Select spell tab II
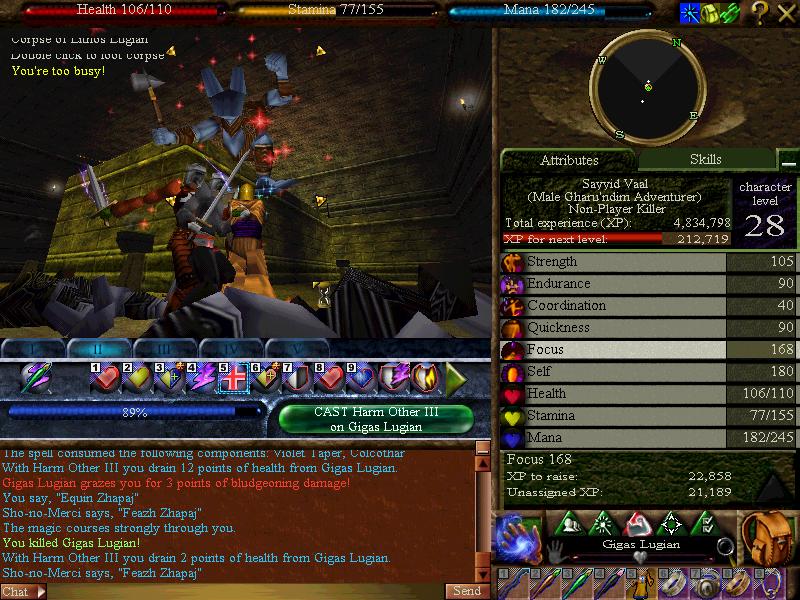The height and width of the screenshot is (600, 800). [x=99, y=349]
